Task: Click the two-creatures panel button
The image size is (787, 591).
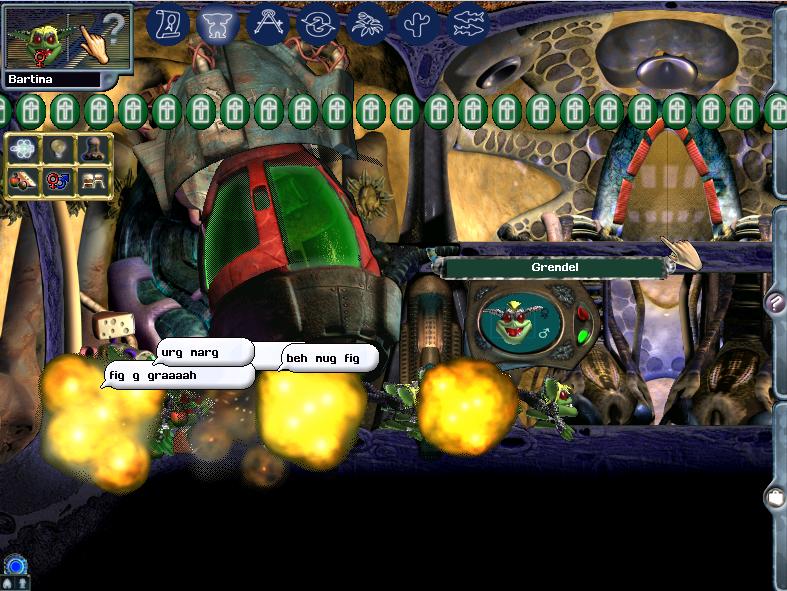Action: 93,181
